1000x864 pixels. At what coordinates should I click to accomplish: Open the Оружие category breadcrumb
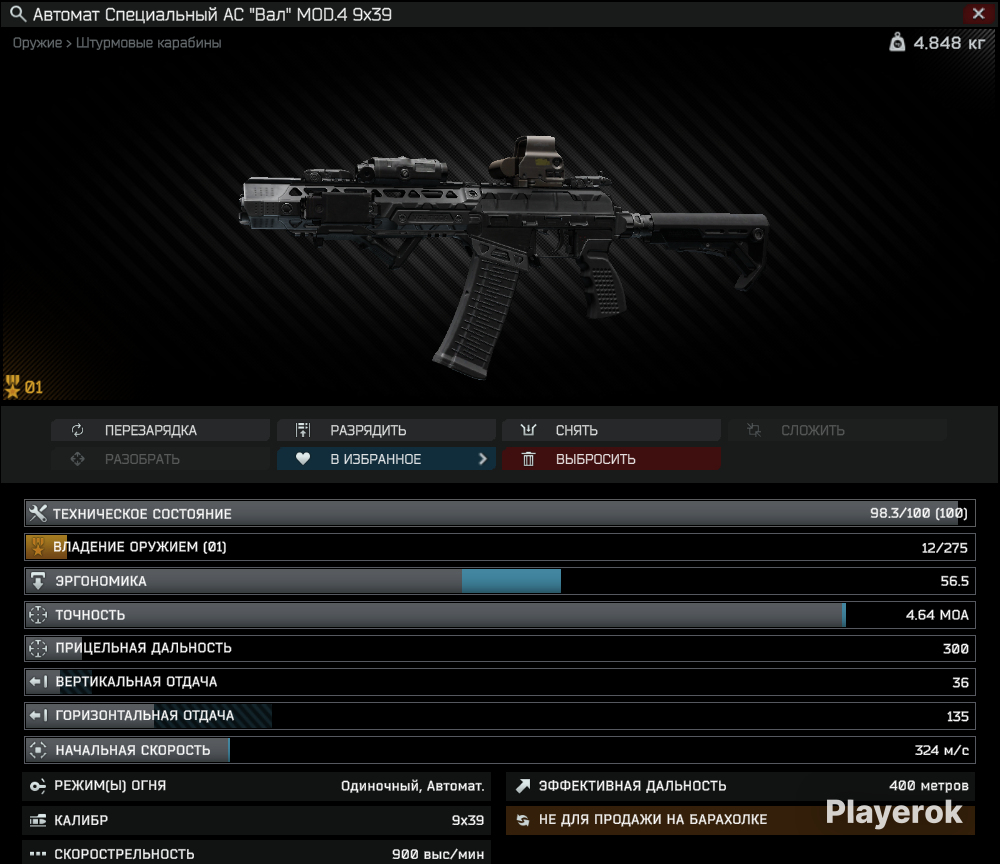[x=37, y=43]
